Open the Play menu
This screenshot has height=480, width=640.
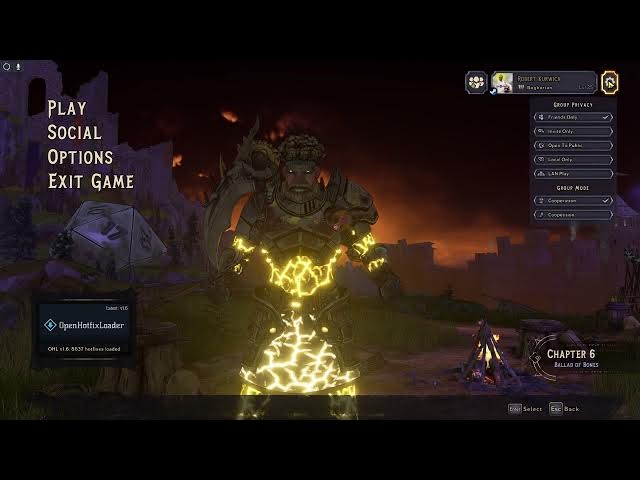[67, 108]
